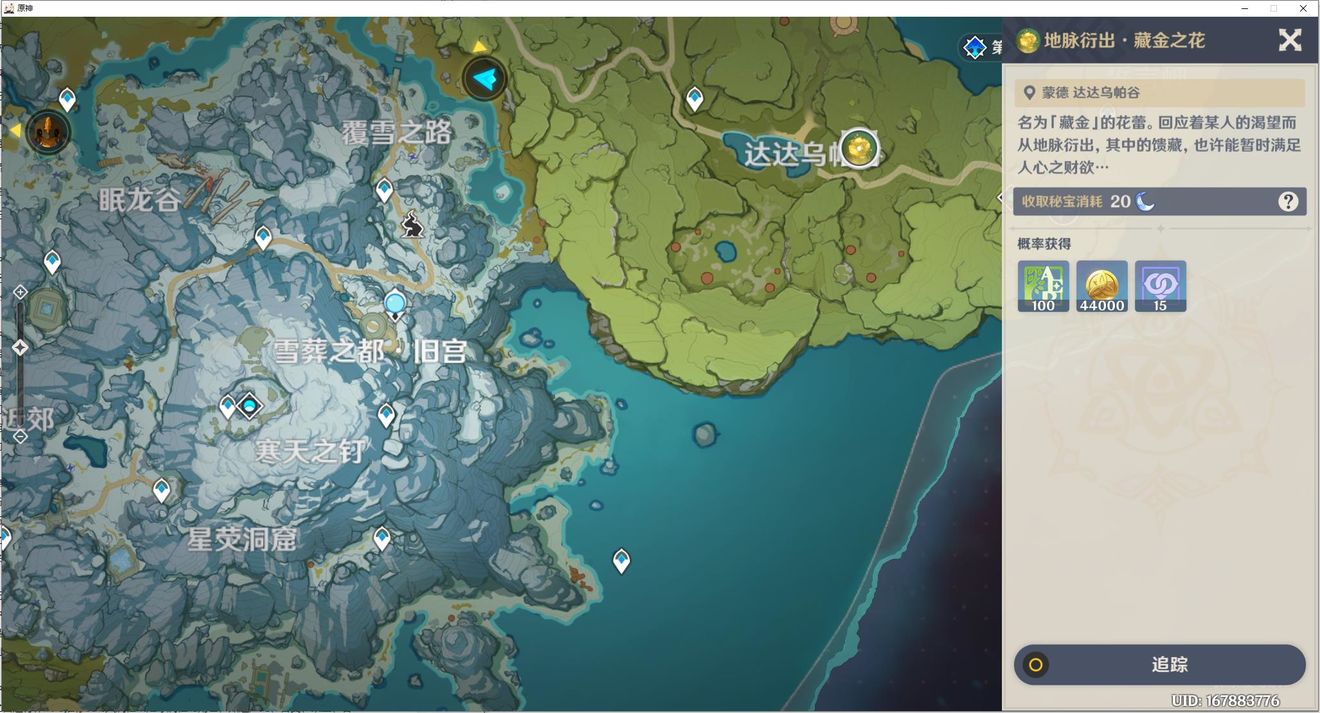Inspect the 100 Adventure EXP reward icon
This screenshot has height=713, width=1320.
pos(1043,286)
